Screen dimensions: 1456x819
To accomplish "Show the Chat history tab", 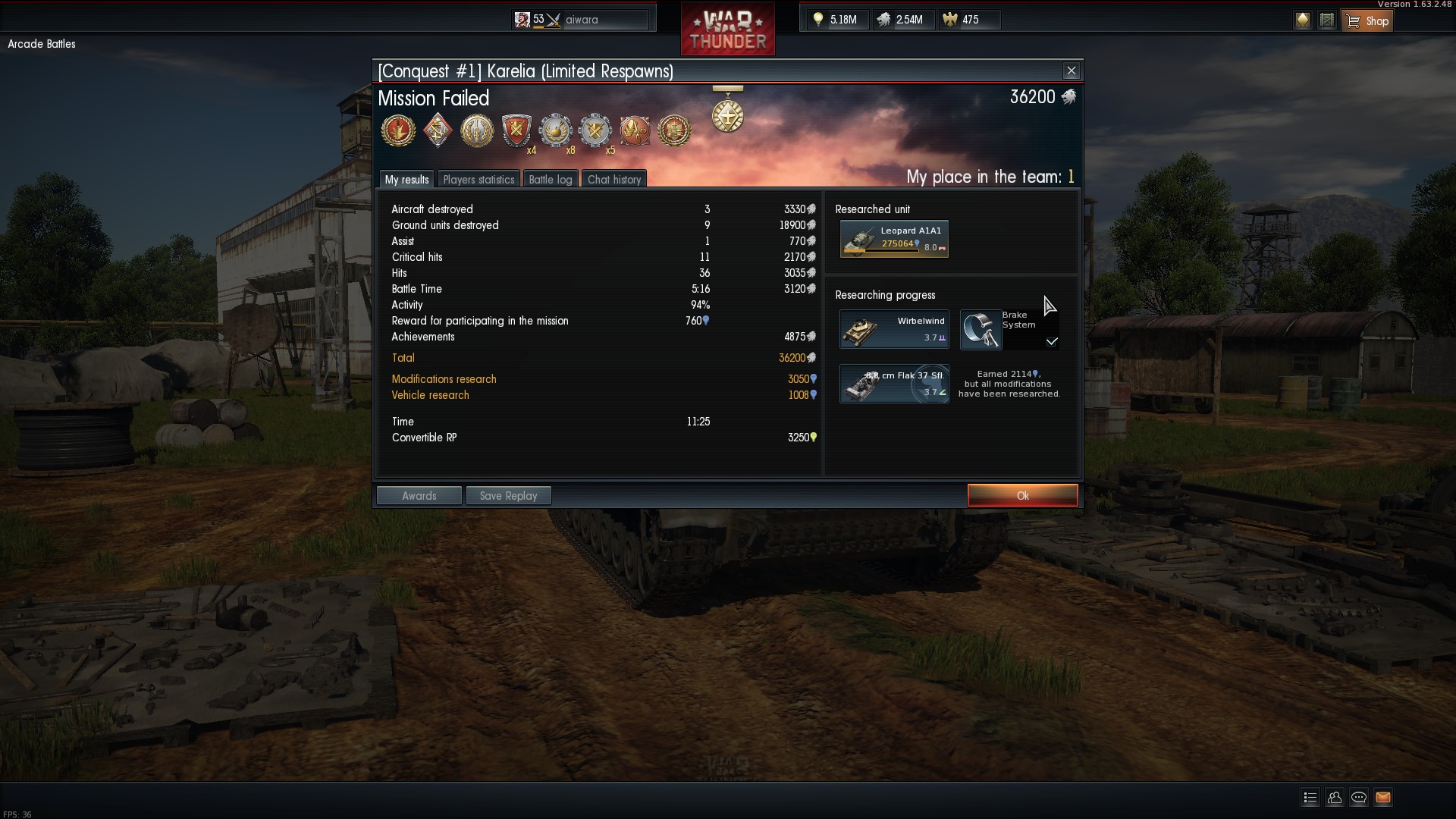I will tap(614, 180).
